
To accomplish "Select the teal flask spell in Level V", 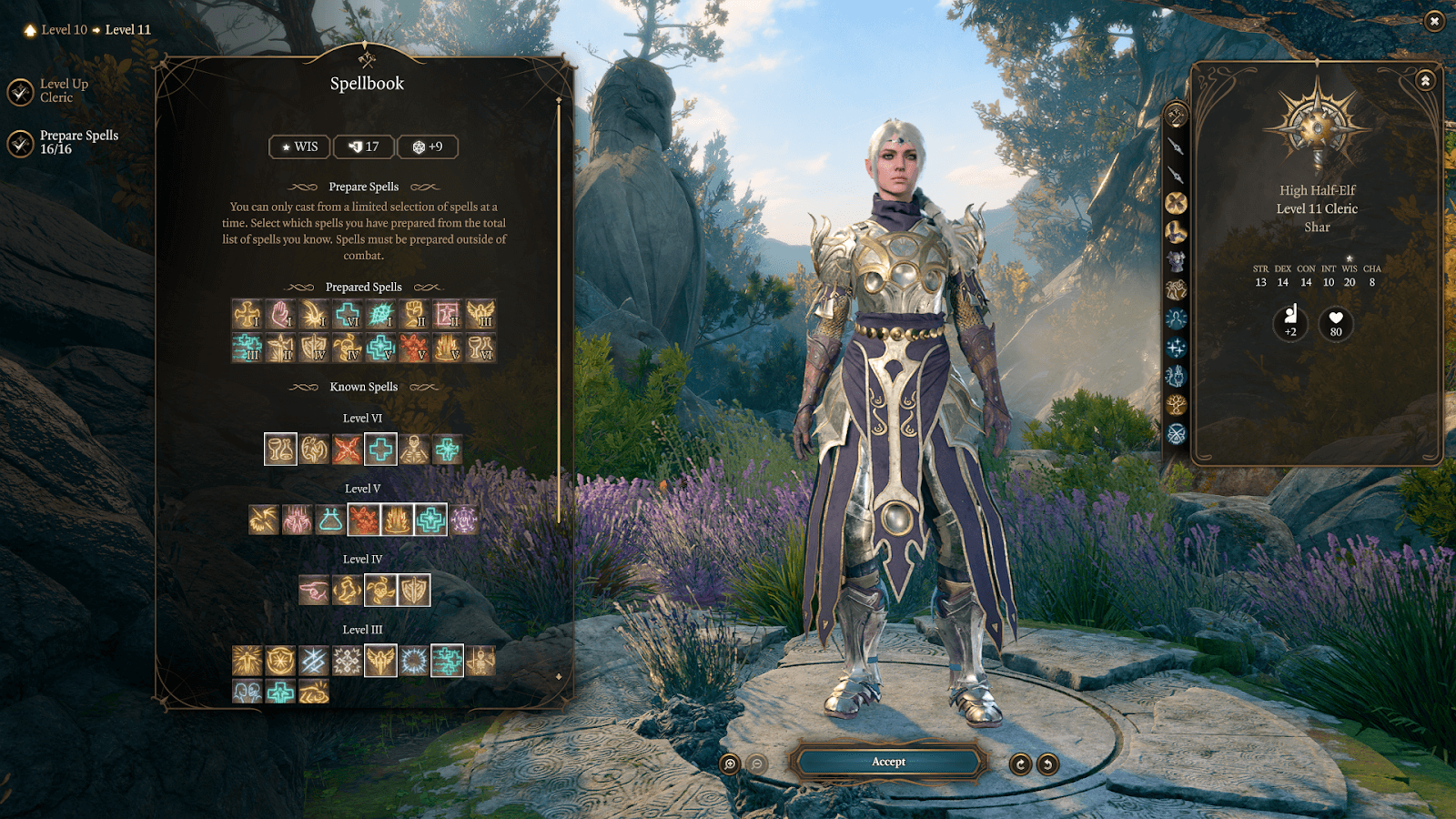I will point(330,520).
